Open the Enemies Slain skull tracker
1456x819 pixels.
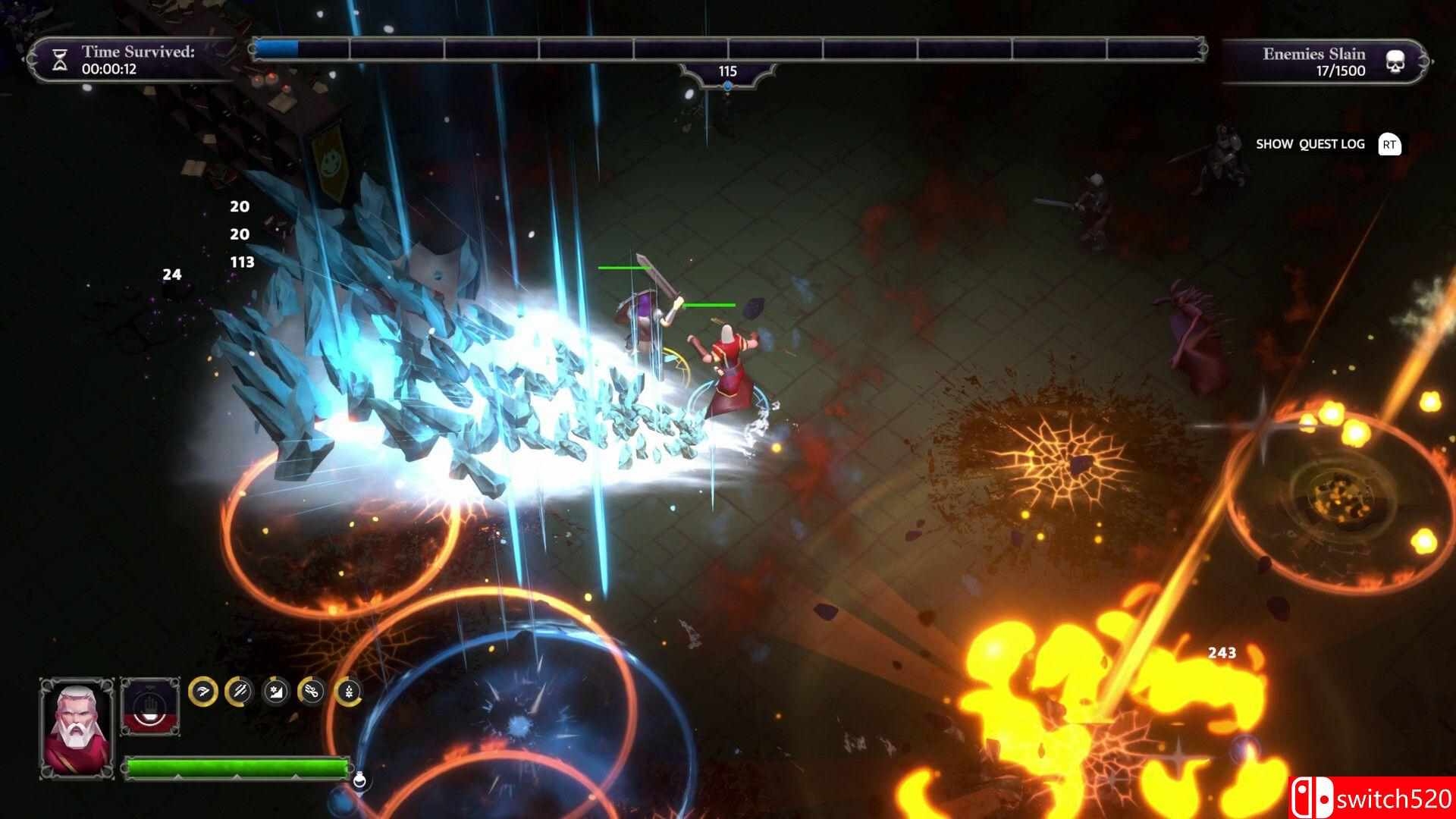[x=1395, y=62]
